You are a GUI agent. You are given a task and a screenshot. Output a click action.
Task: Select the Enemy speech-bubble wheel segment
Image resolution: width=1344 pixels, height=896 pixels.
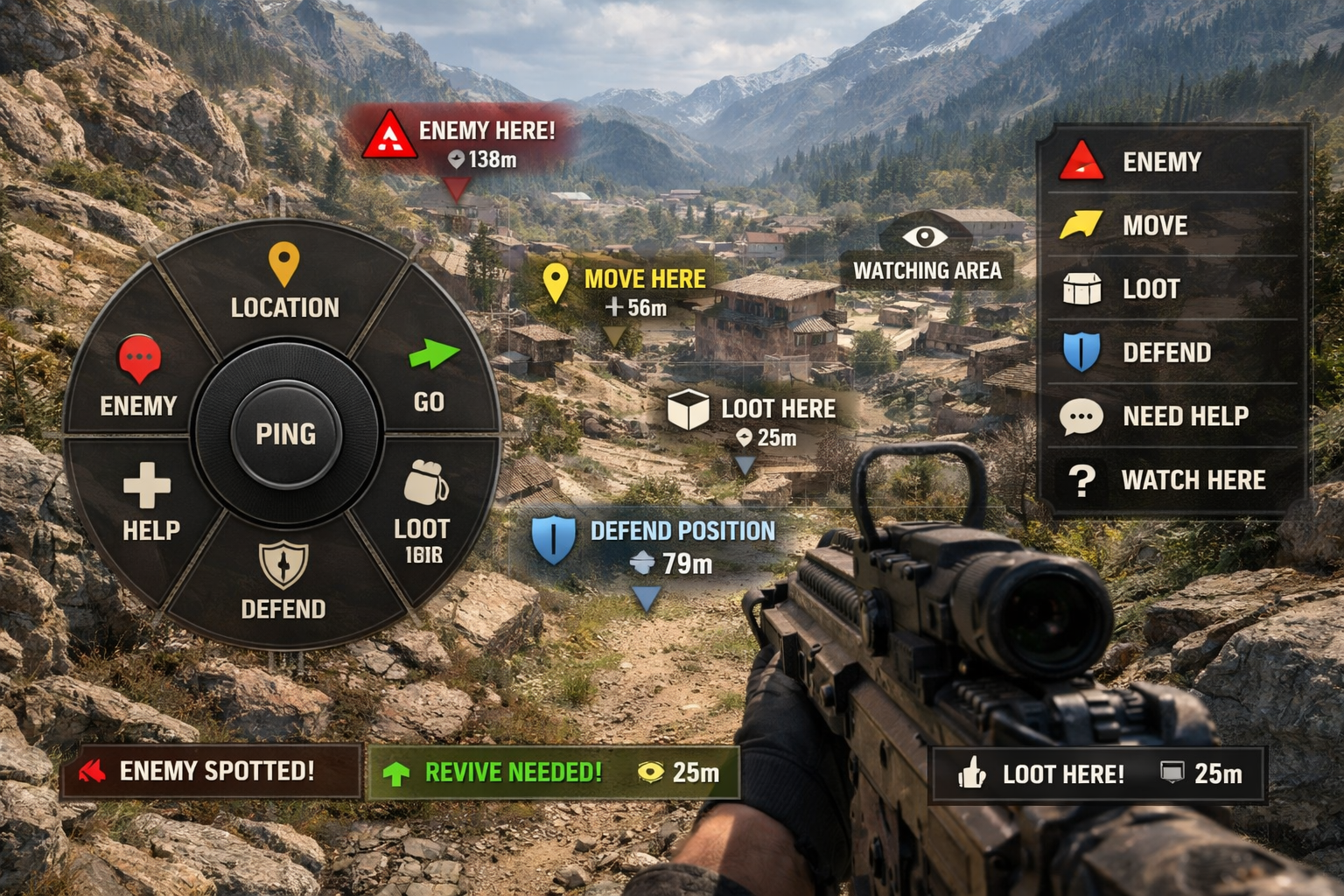pos(138,376)
